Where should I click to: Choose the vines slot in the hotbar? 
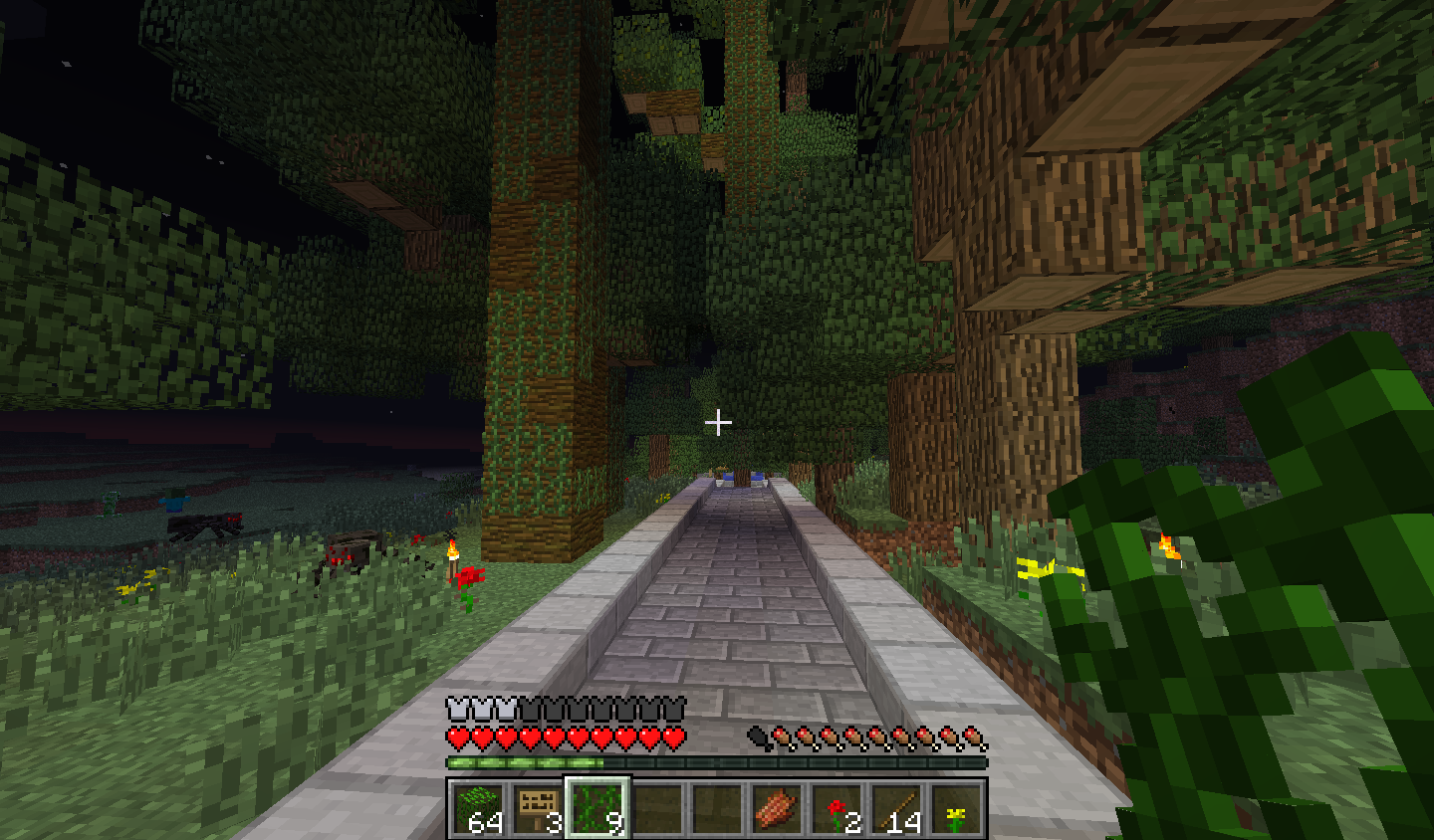pos(597,807)
